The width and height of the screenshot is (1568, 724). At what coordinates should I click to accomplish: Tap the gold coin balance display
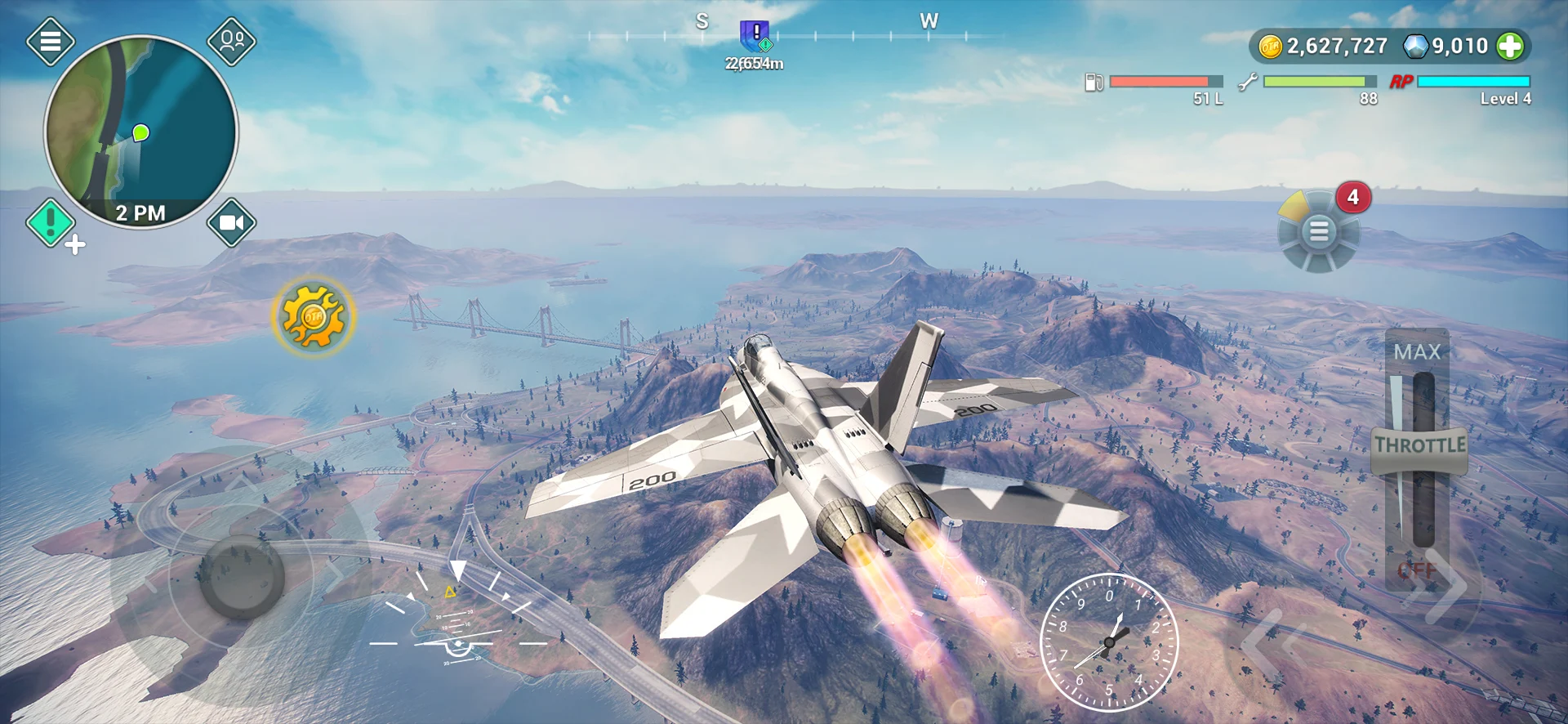click(1325, 47)
